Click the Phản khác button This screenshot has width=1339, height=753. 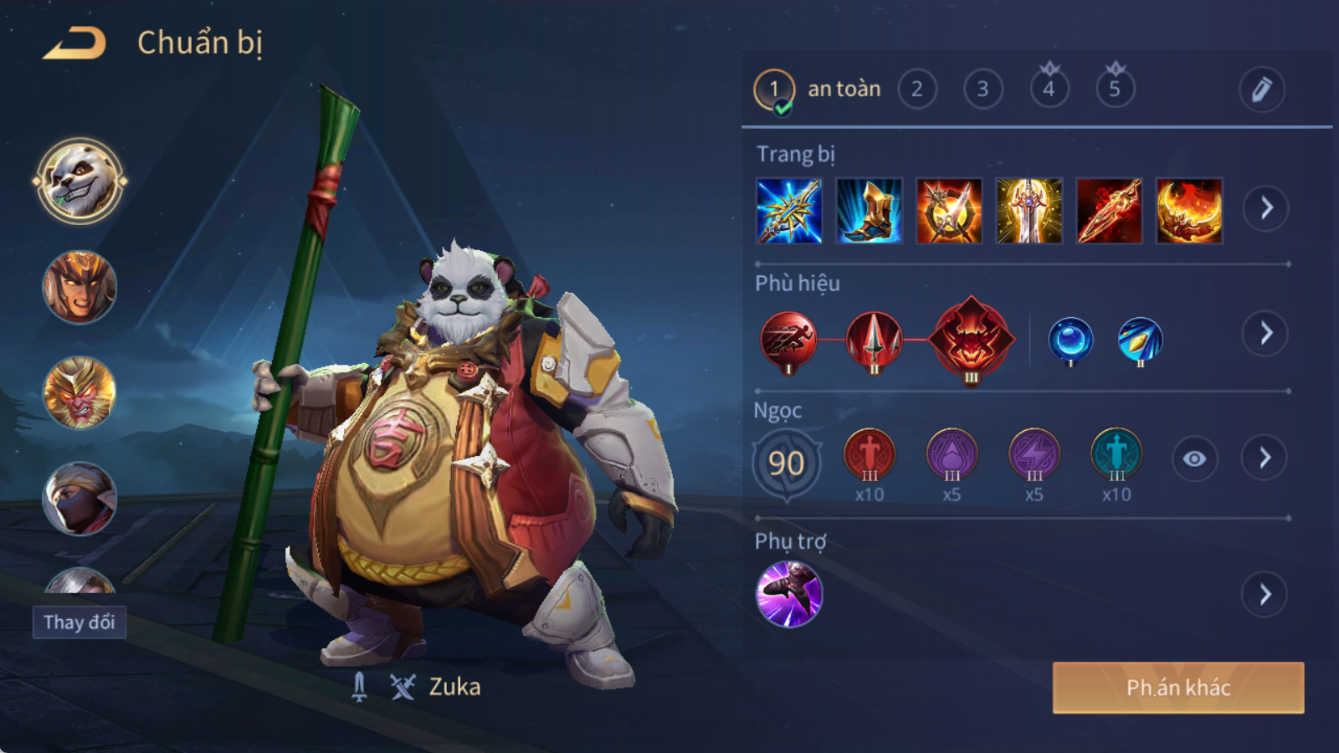(x=1178, y=688)
